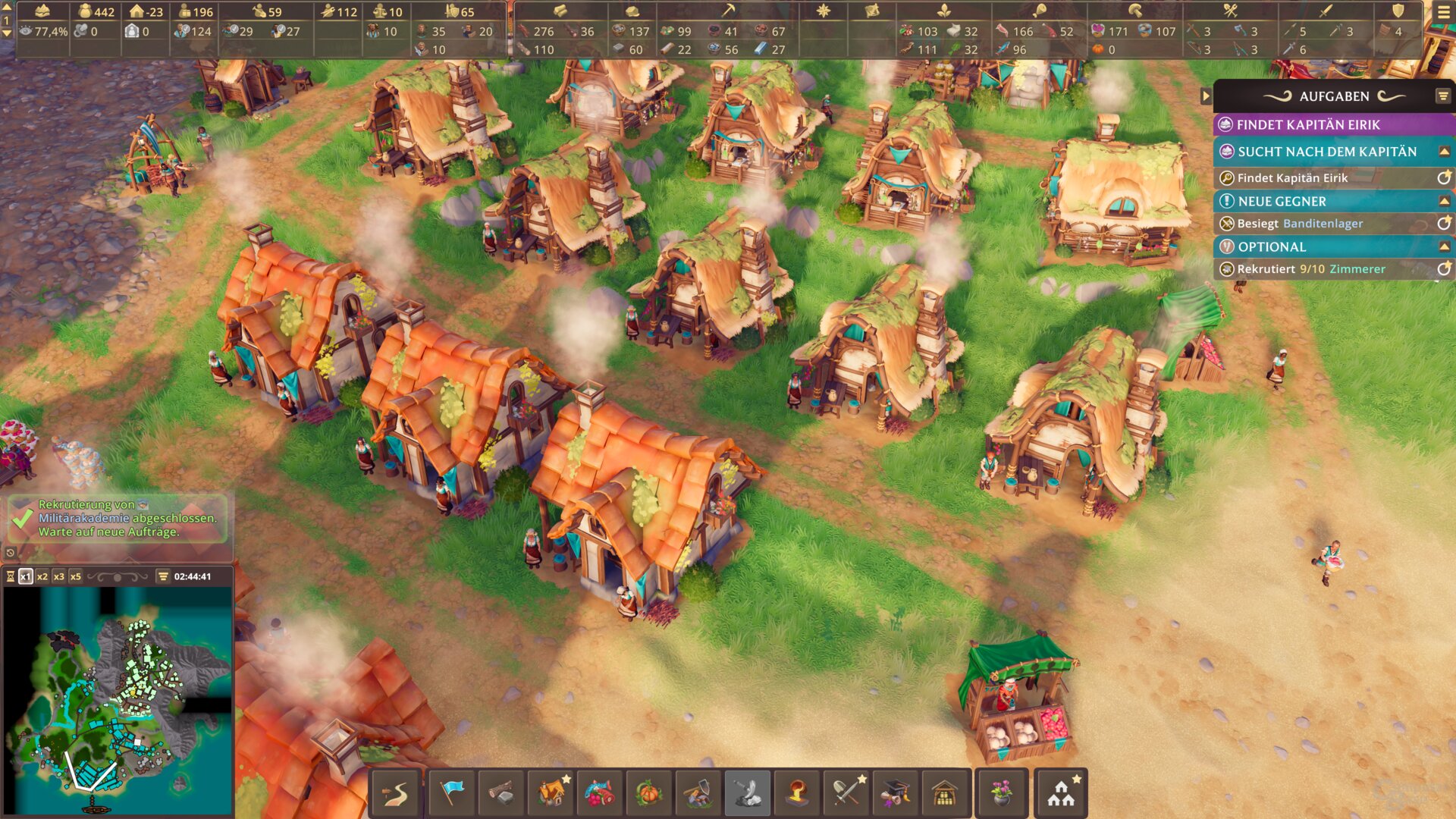1456x819 pixels.
Task: Open the wood and stone build category
Action: coord(500,793)
